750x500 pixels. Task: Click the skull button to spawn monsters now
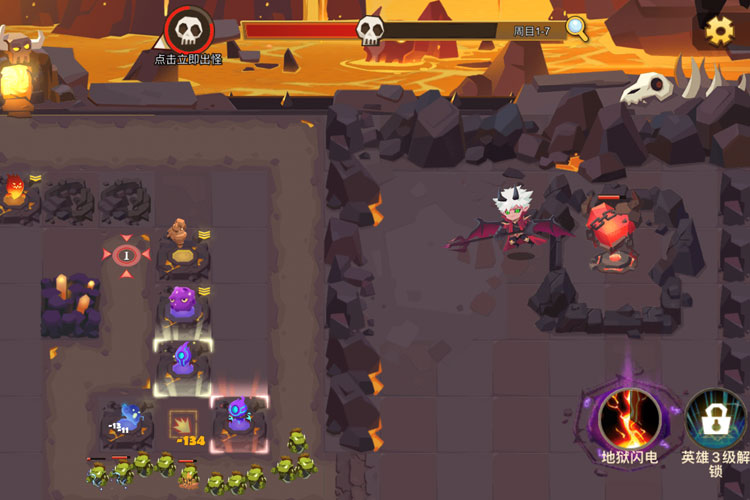click(x=189, y=30)
